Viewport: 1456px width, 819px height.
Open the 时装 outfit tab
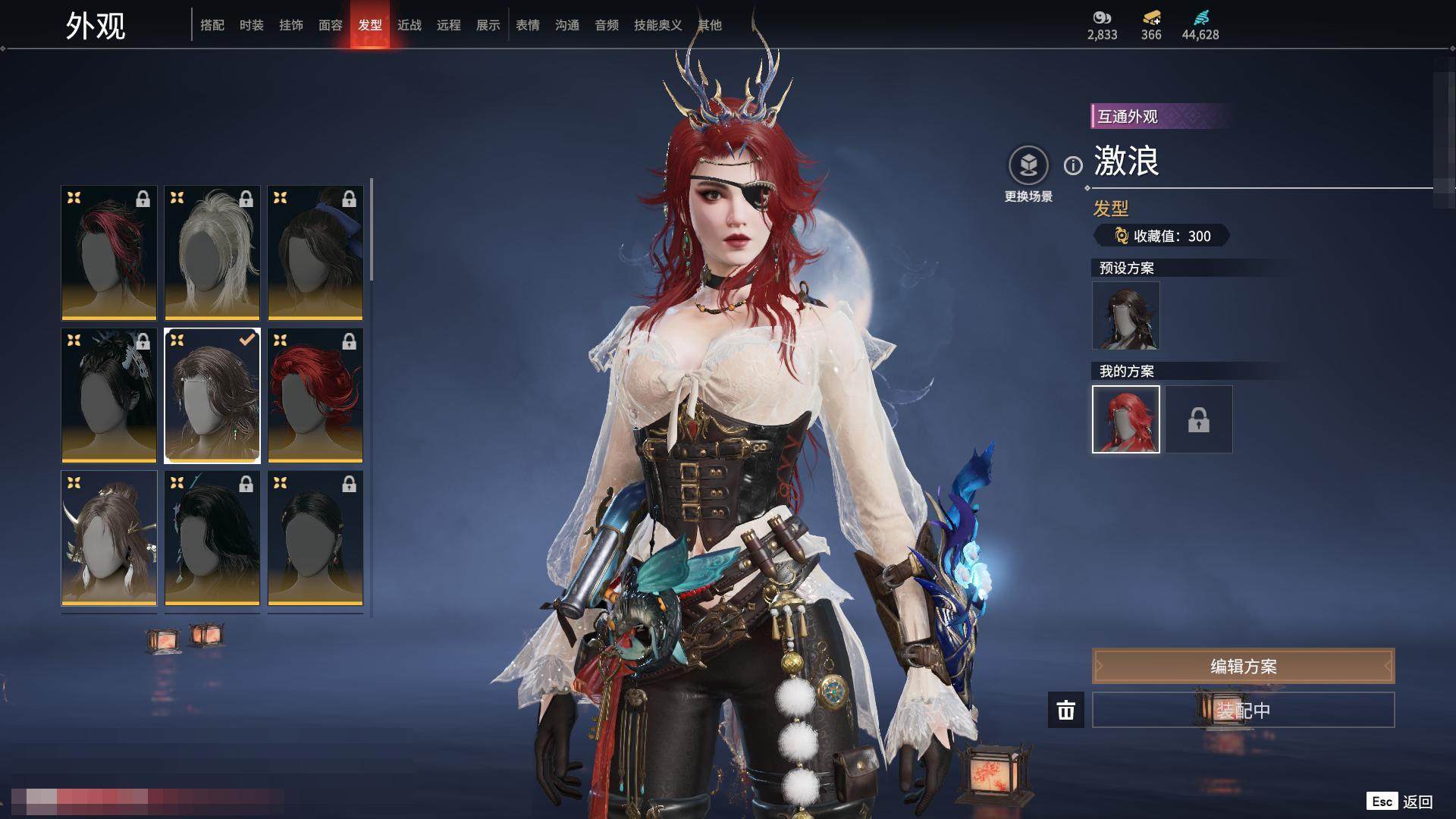pos(252,25)
